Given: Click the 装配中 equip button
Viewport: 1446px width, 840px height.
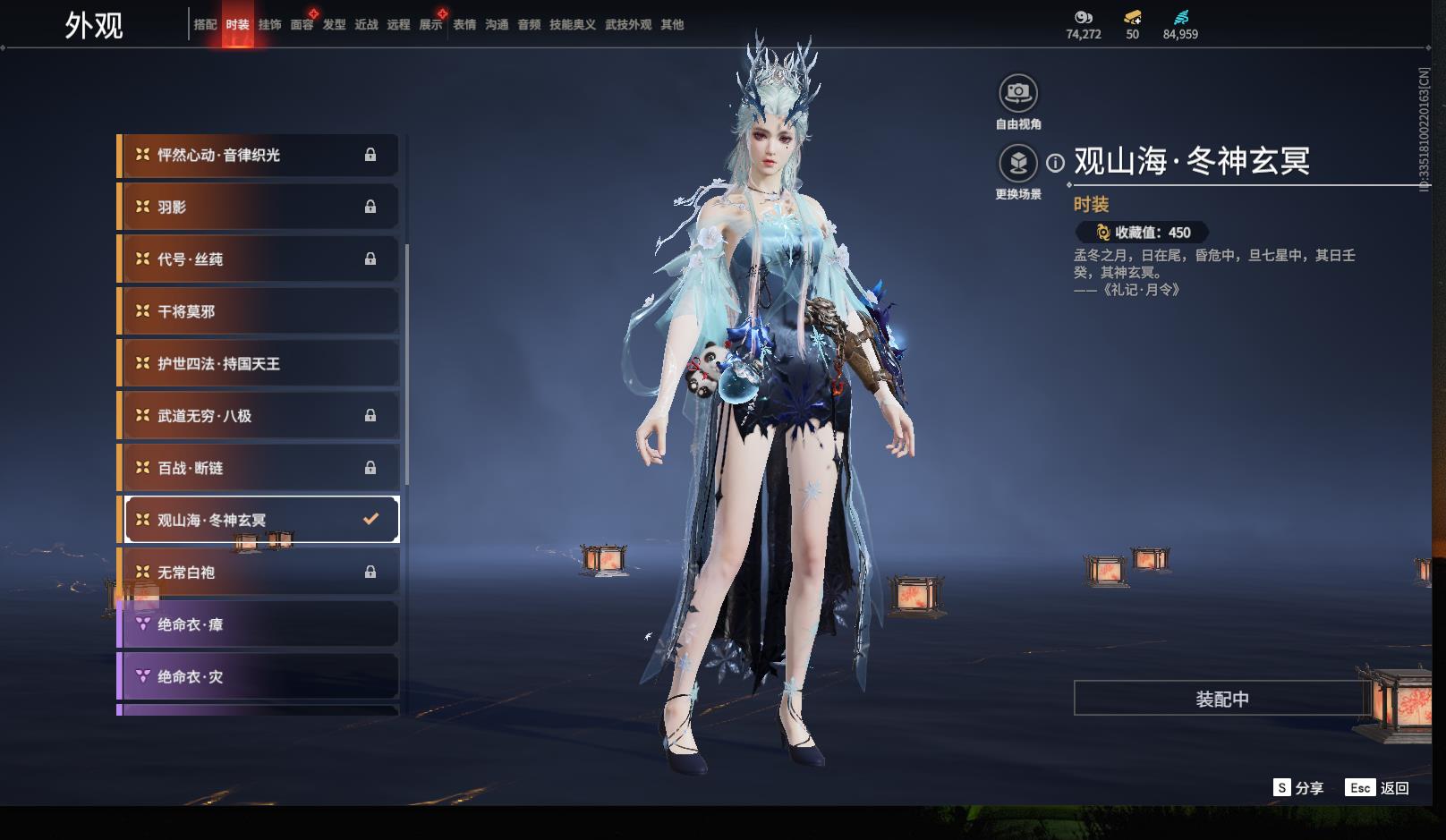Looking at the screenshot, I should [1221, 699].
